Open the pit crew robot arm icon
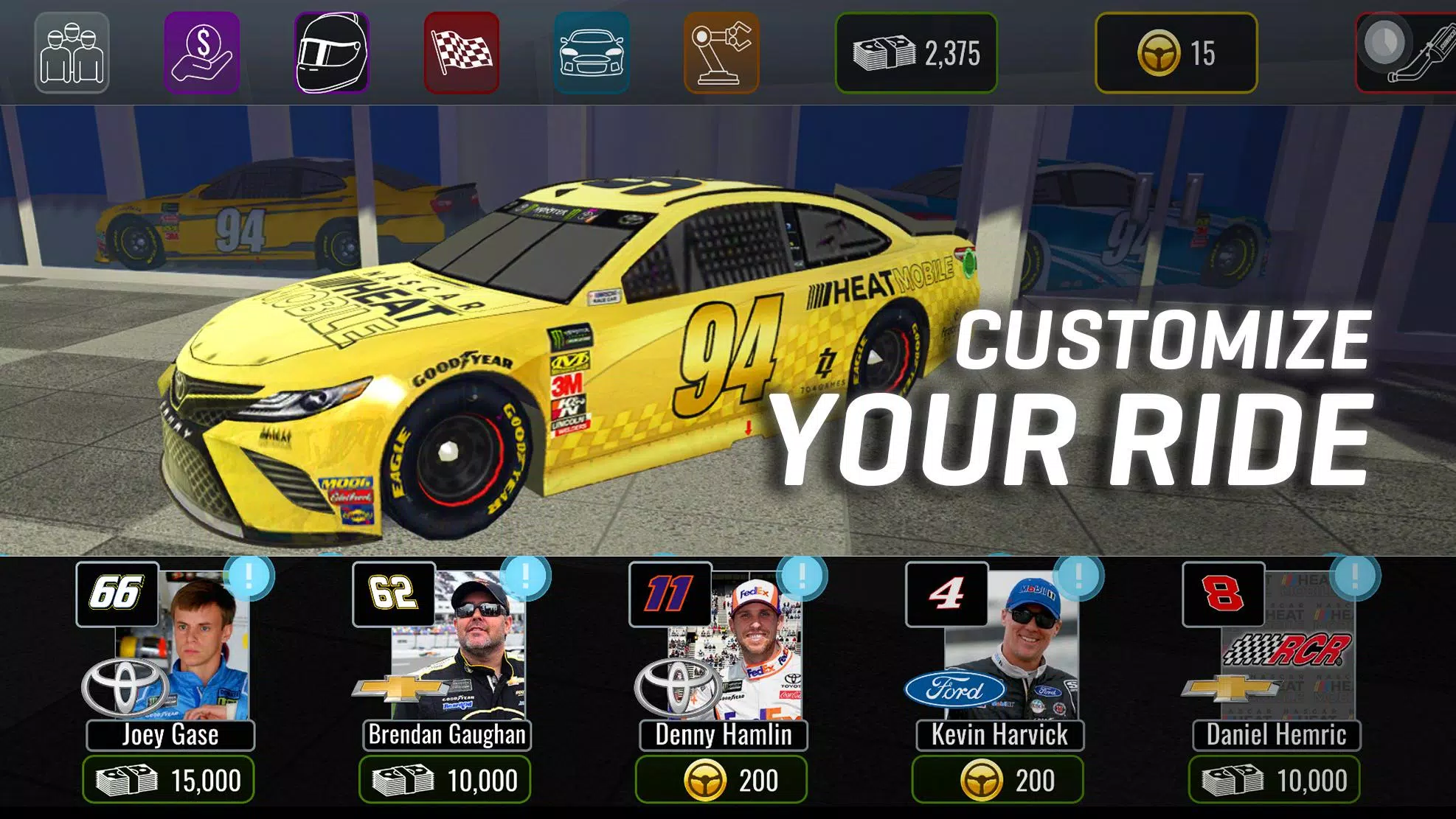1456x819 pixels. coord(721,53)
